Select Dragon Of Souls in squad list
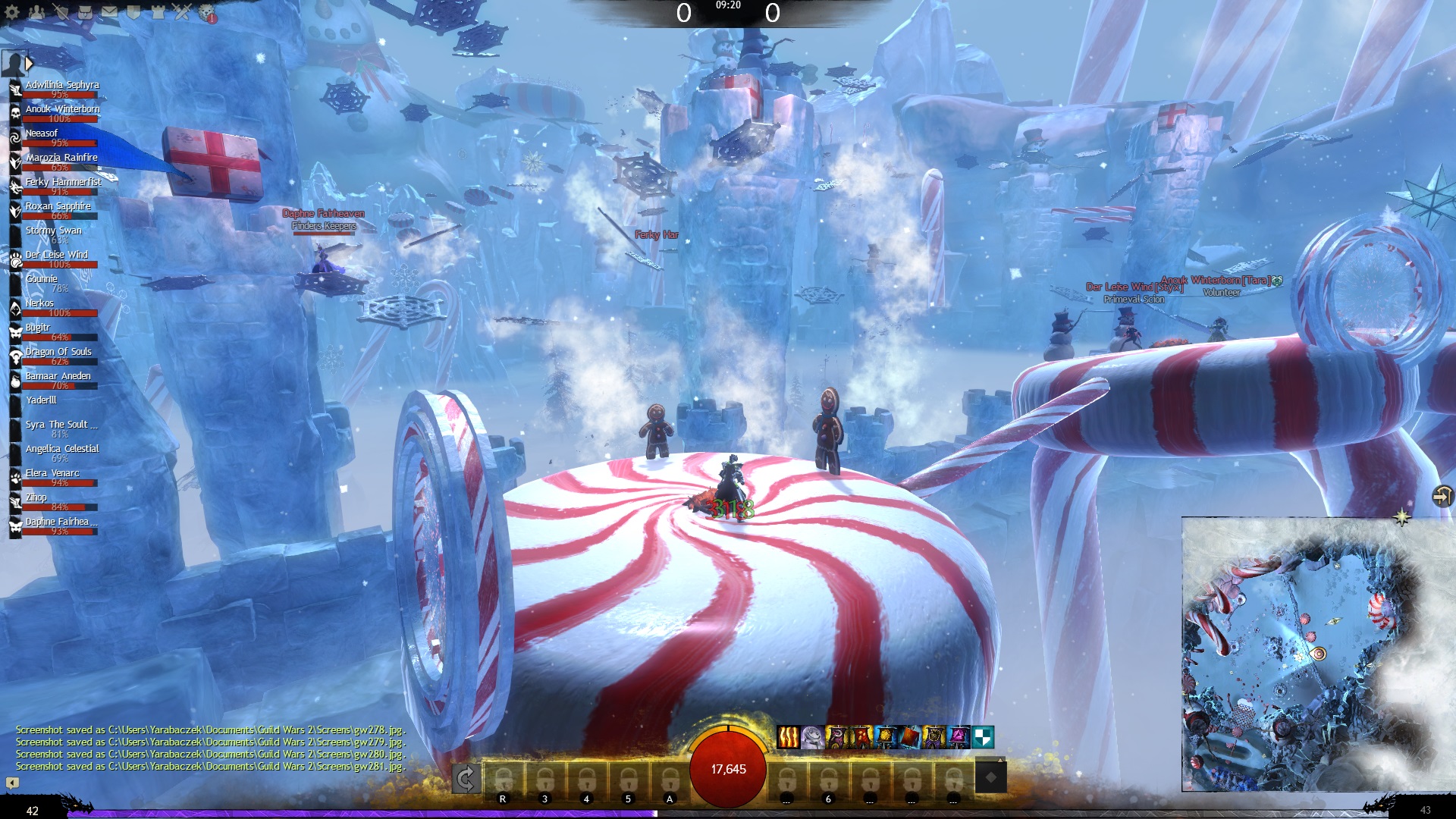 click(58, 352)
